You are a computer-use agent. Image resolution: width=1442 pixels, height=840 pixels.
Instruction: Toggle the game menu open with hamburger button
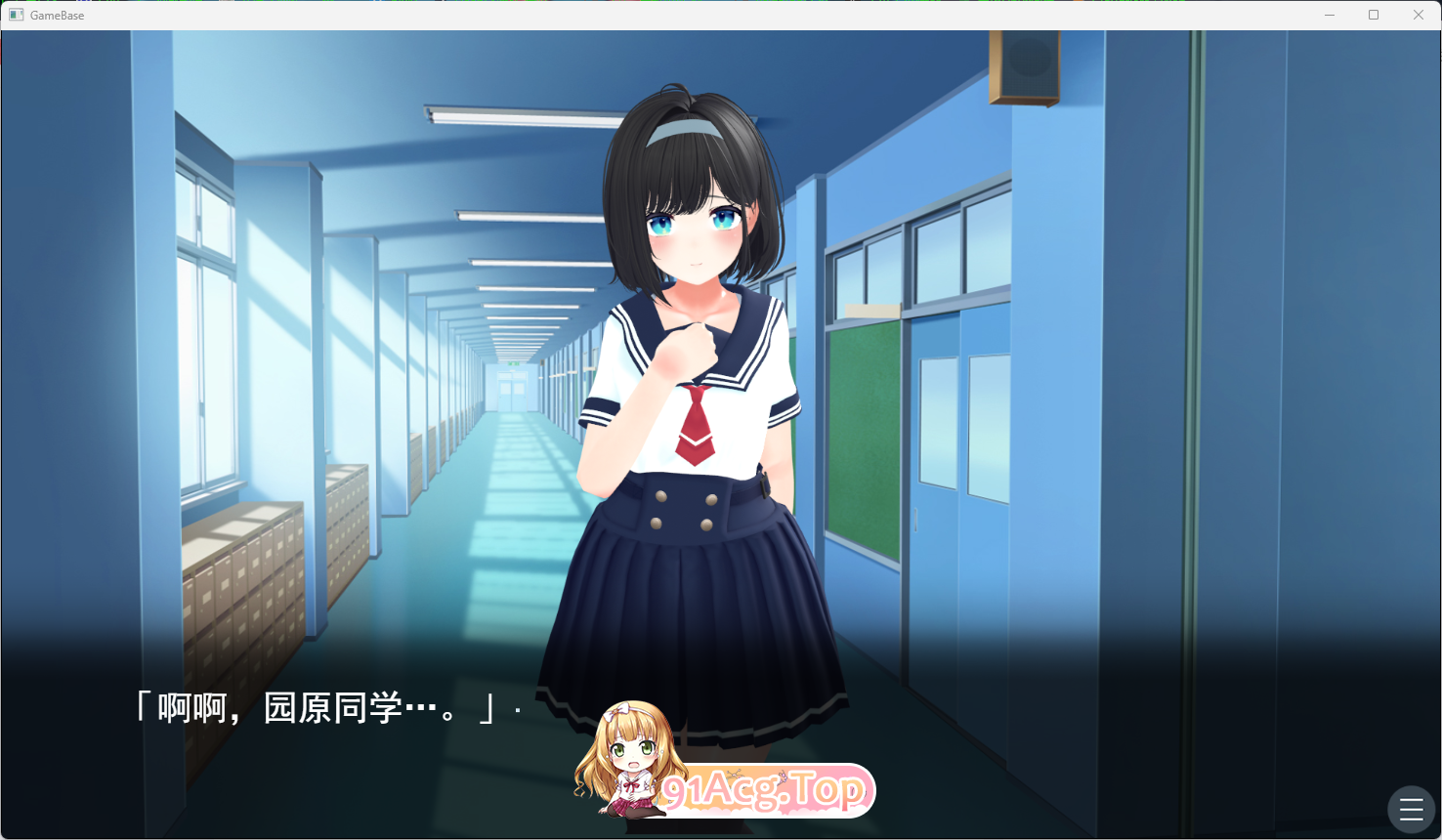tap(1410, 808)
